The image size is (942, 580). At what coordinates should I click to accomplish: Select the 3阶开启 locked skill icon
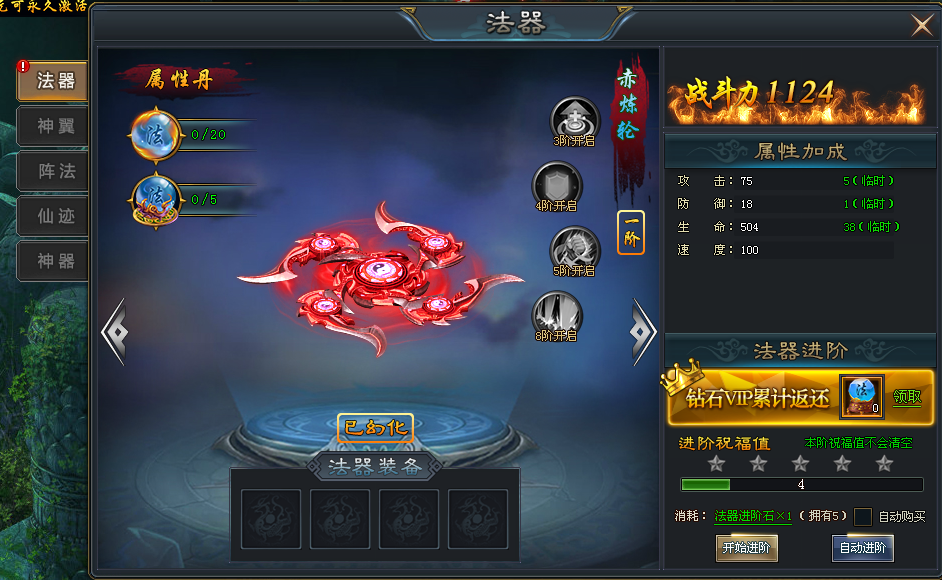(x=575, y=121)
